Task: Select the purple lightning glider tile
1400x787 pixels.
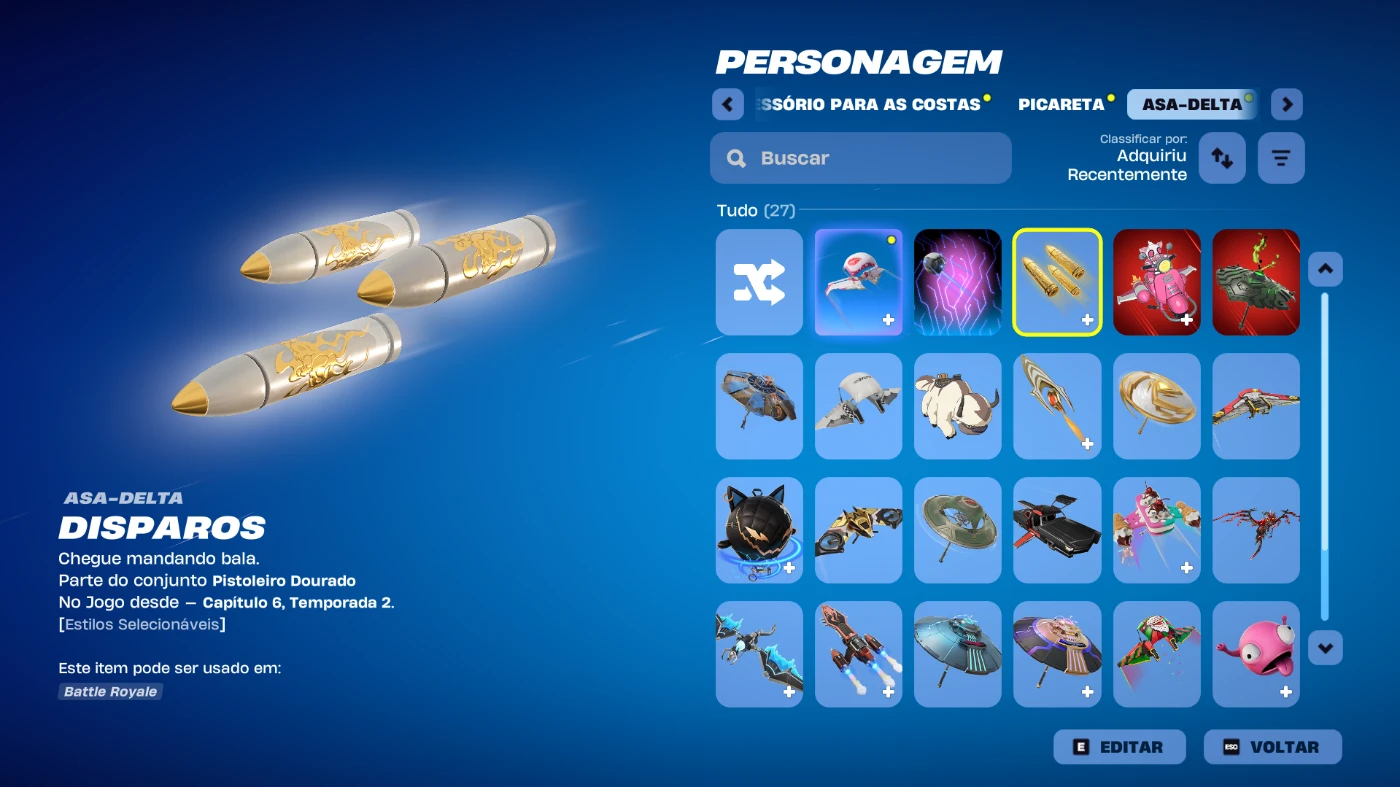Action: point(957,282)
